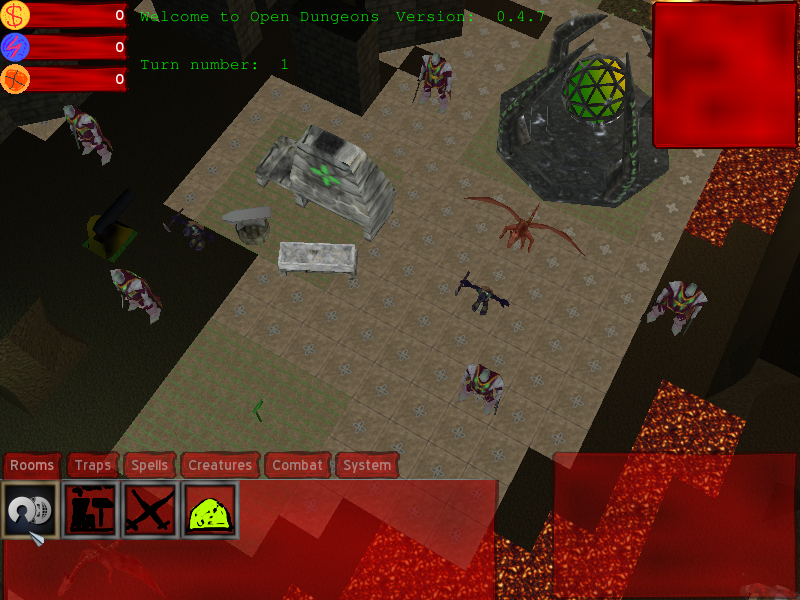Click the red minimap panel
This screenshot has height=600, width=800.
tap(725, 75)
